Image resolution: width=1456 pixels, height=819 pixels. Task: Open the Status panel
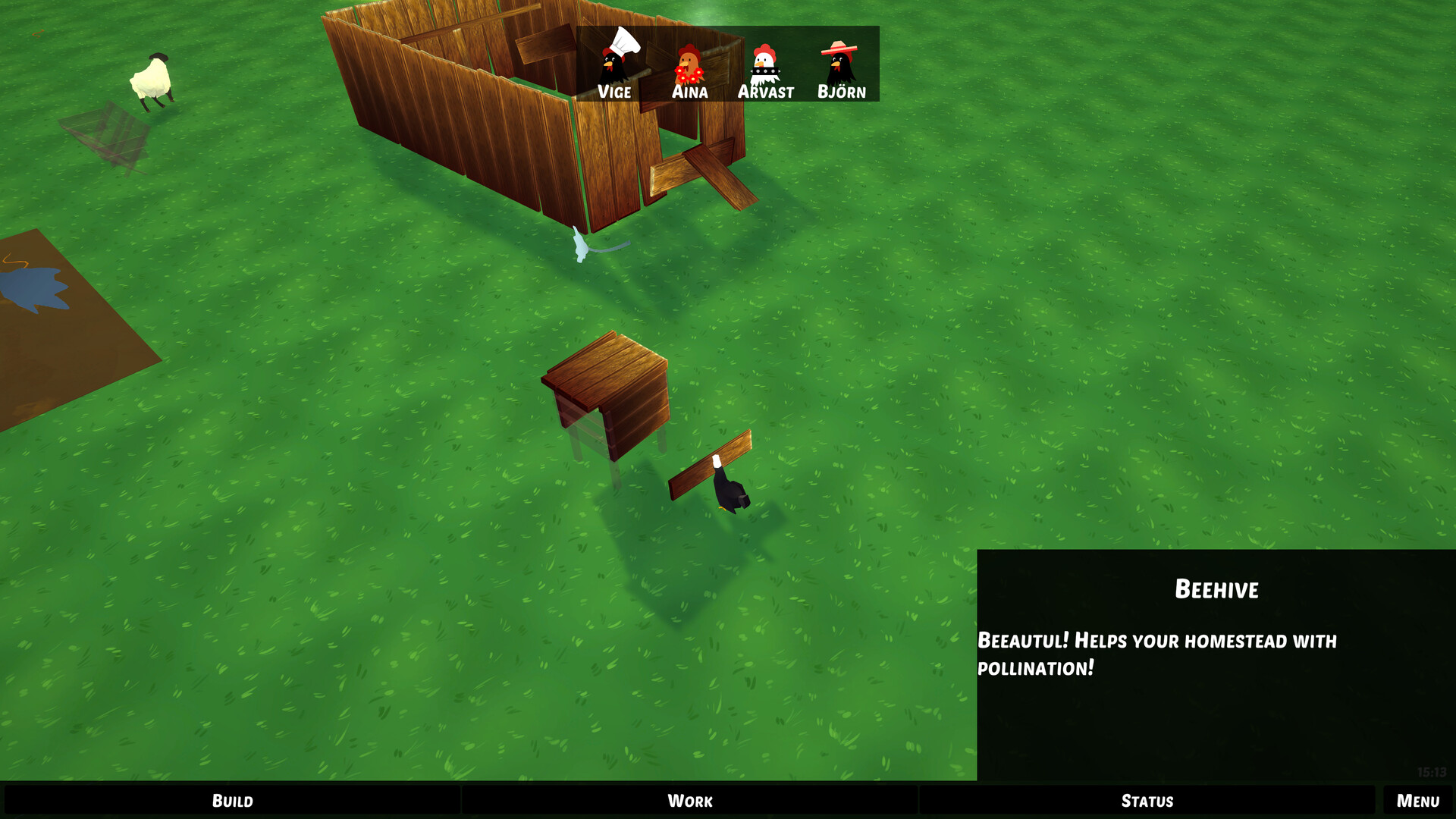point(1147,801)
